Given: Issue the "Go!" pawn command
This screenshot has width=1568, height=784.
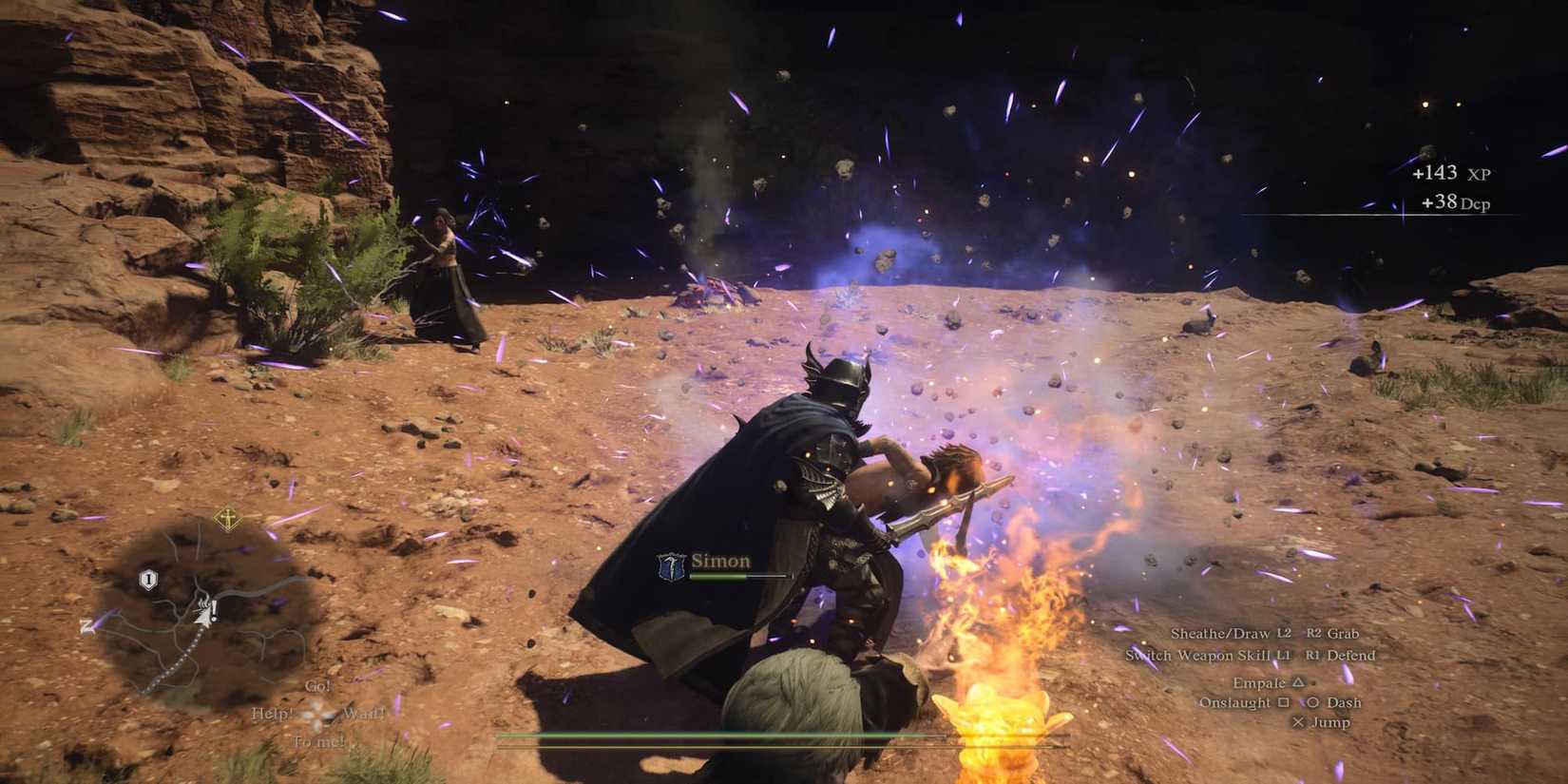Looking at the screenshot, I should point(319,686).
